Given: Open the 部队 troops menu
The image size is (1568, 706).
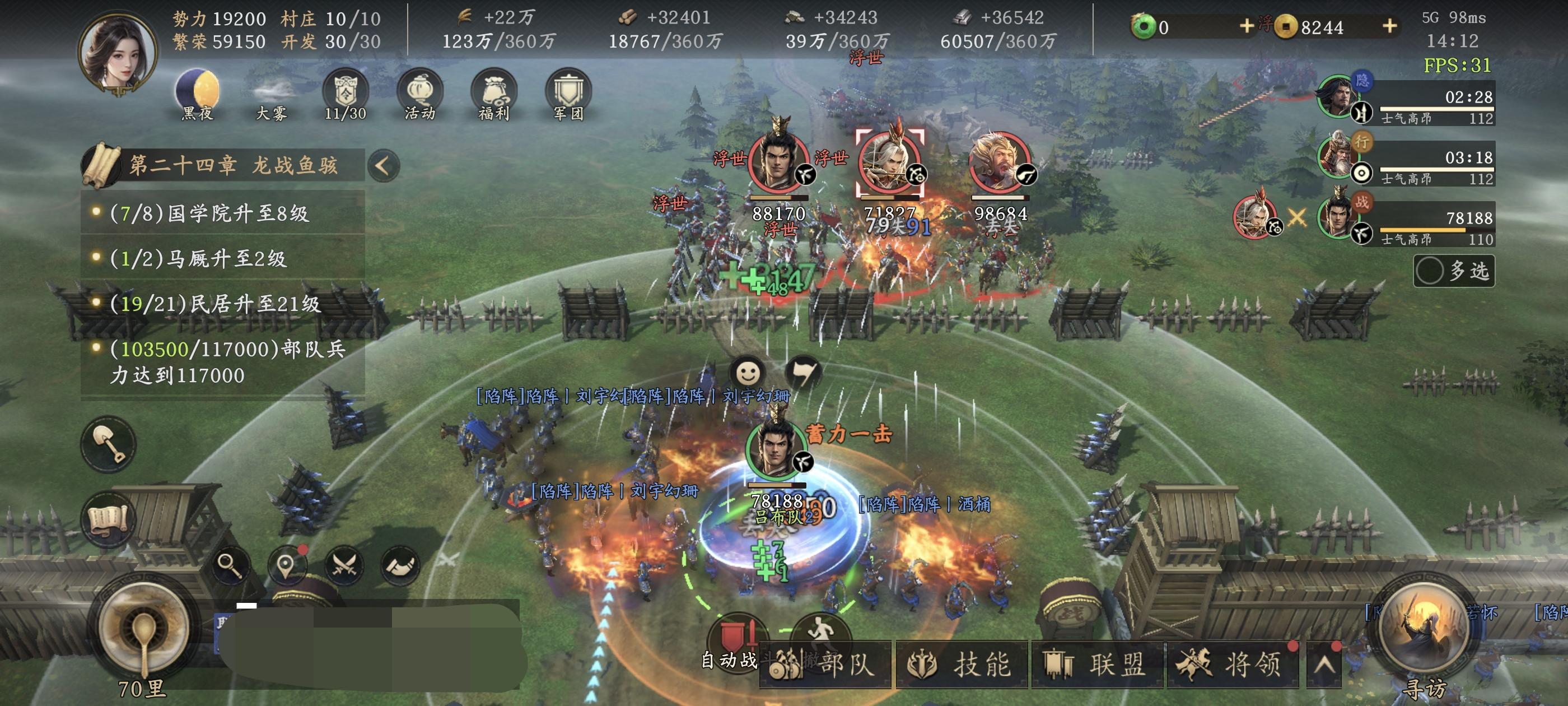Looking at the screenshot, I should point(827,665).
